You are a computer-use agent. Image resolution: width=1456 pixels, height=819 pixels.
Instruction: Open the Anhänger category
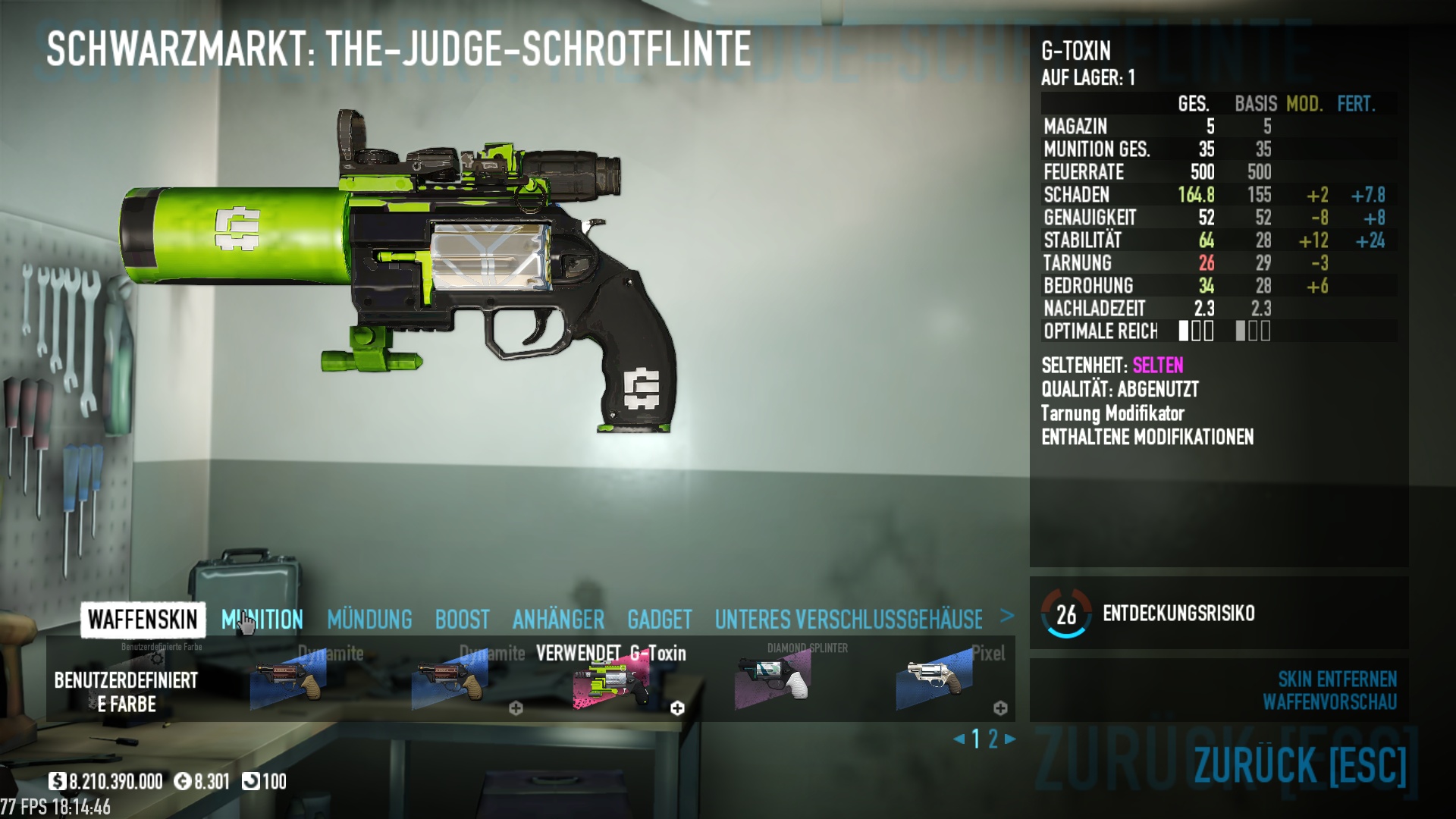(558, 620)
